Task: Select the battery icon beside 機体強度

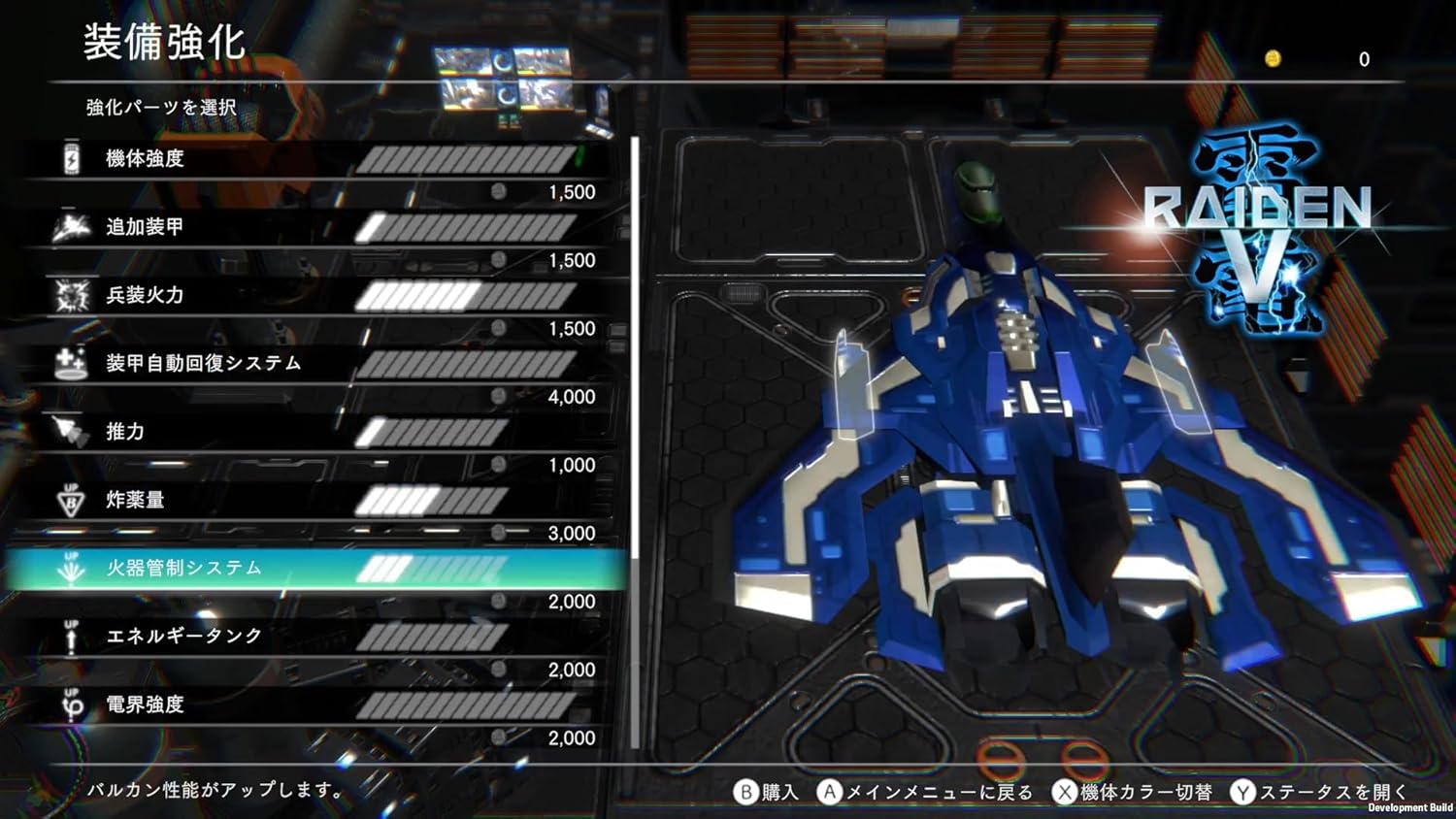Action: [71, 157]
